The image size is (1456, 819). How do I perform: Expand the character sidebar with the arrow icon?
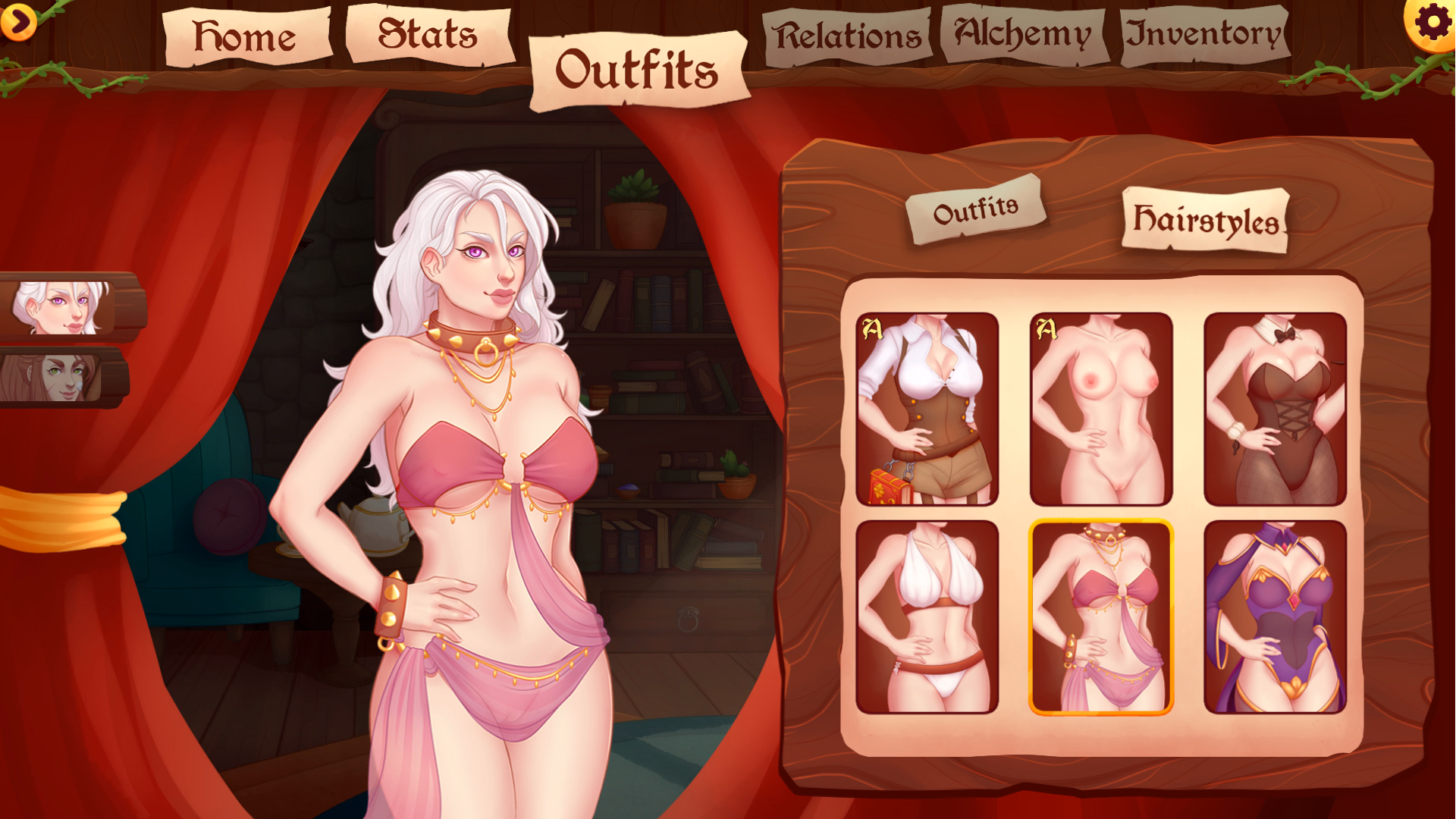pyautogui.click(x=20, y=23)
